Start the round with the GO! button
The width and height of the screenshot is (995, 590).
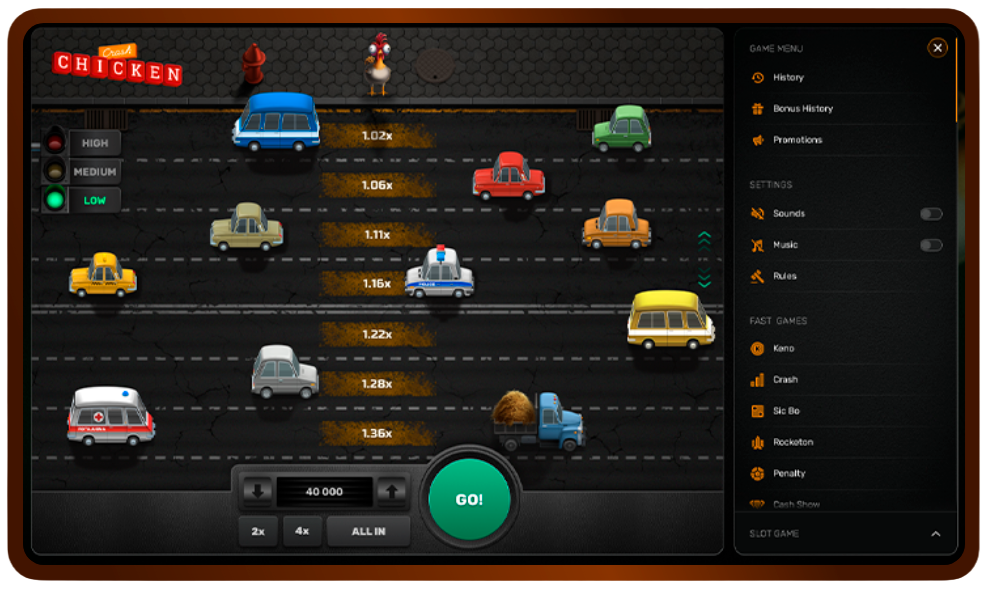pyautogui.click(x=469, y=499)
